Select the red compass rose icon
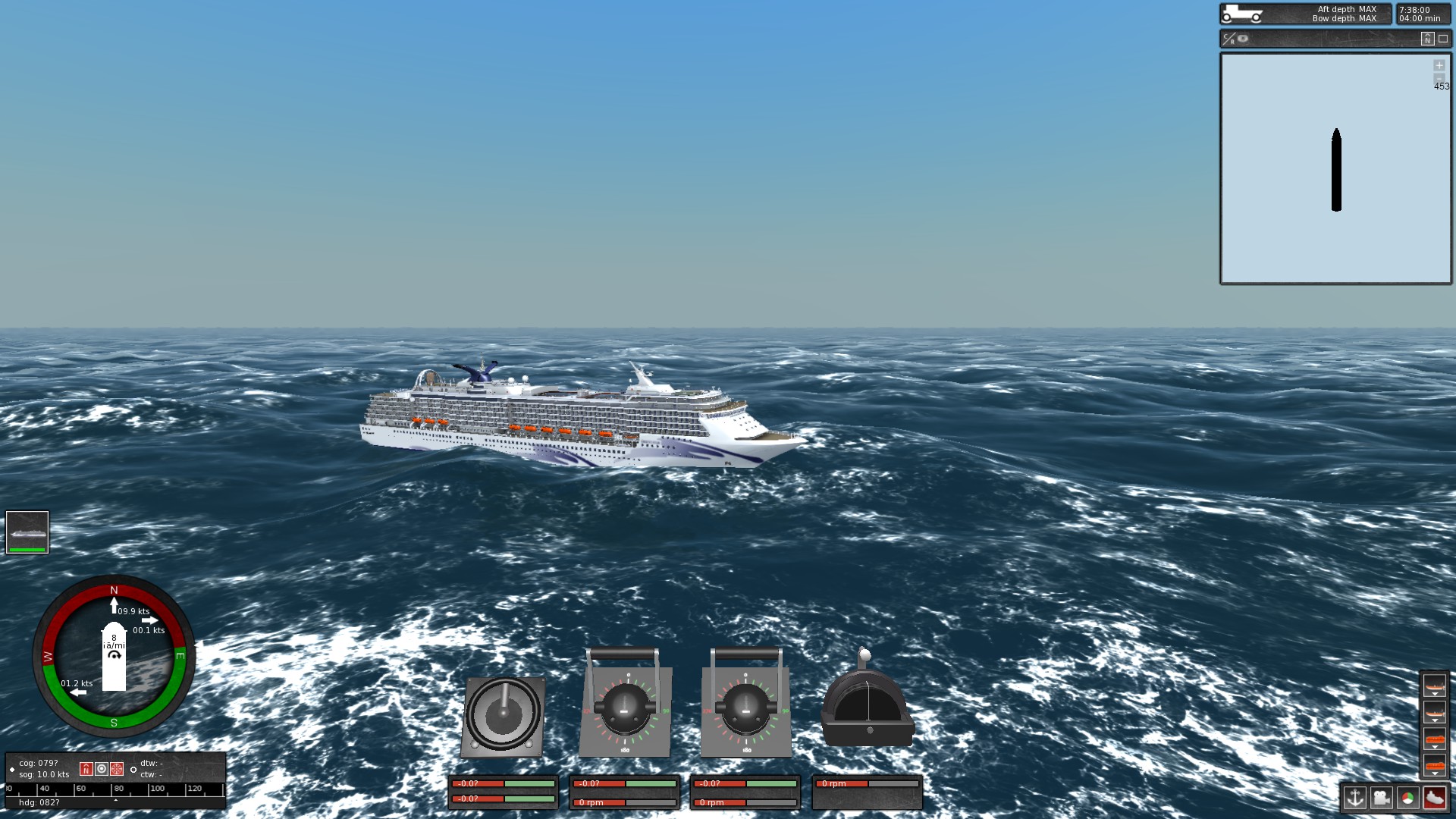Image resolution: width=1456 pixels, height=819 pixels. [117, 769]
